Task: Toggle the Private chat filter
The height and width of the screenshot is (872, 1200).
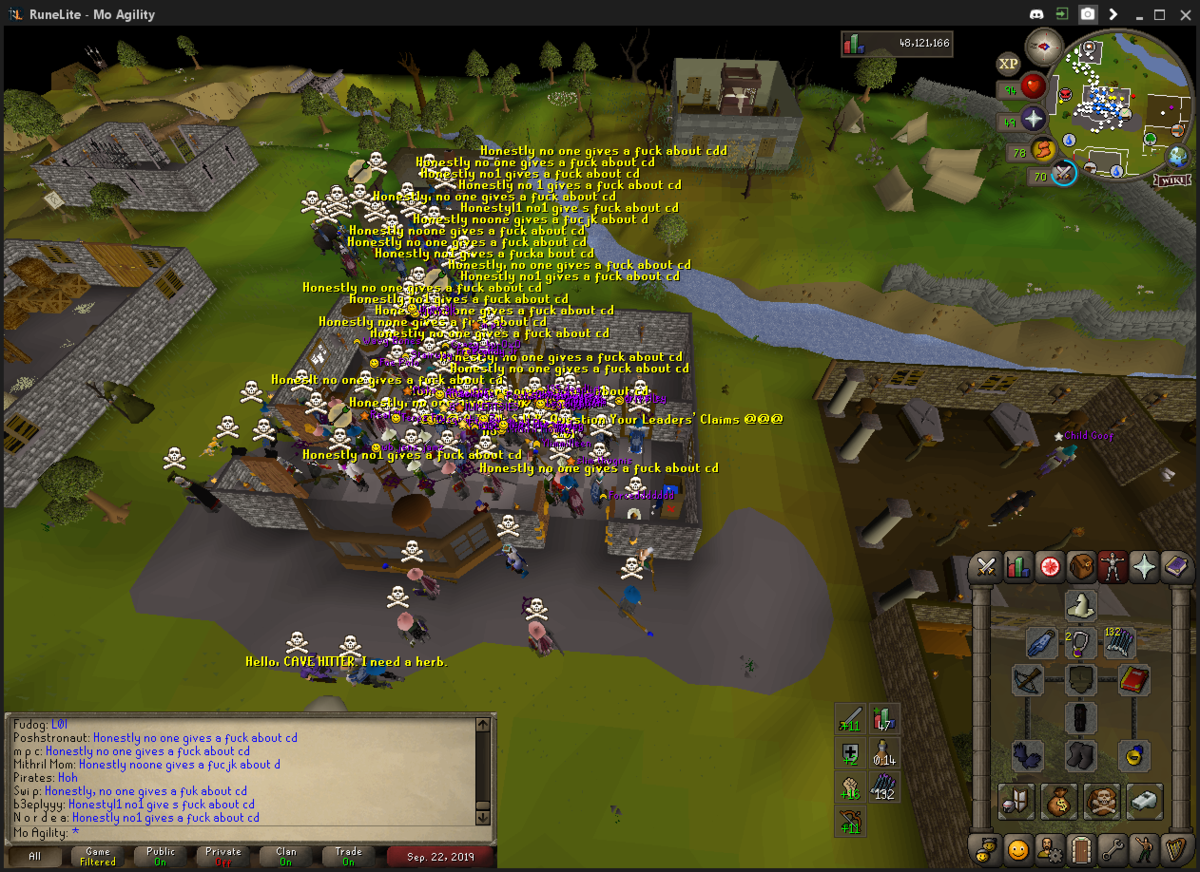Action: 223,856
